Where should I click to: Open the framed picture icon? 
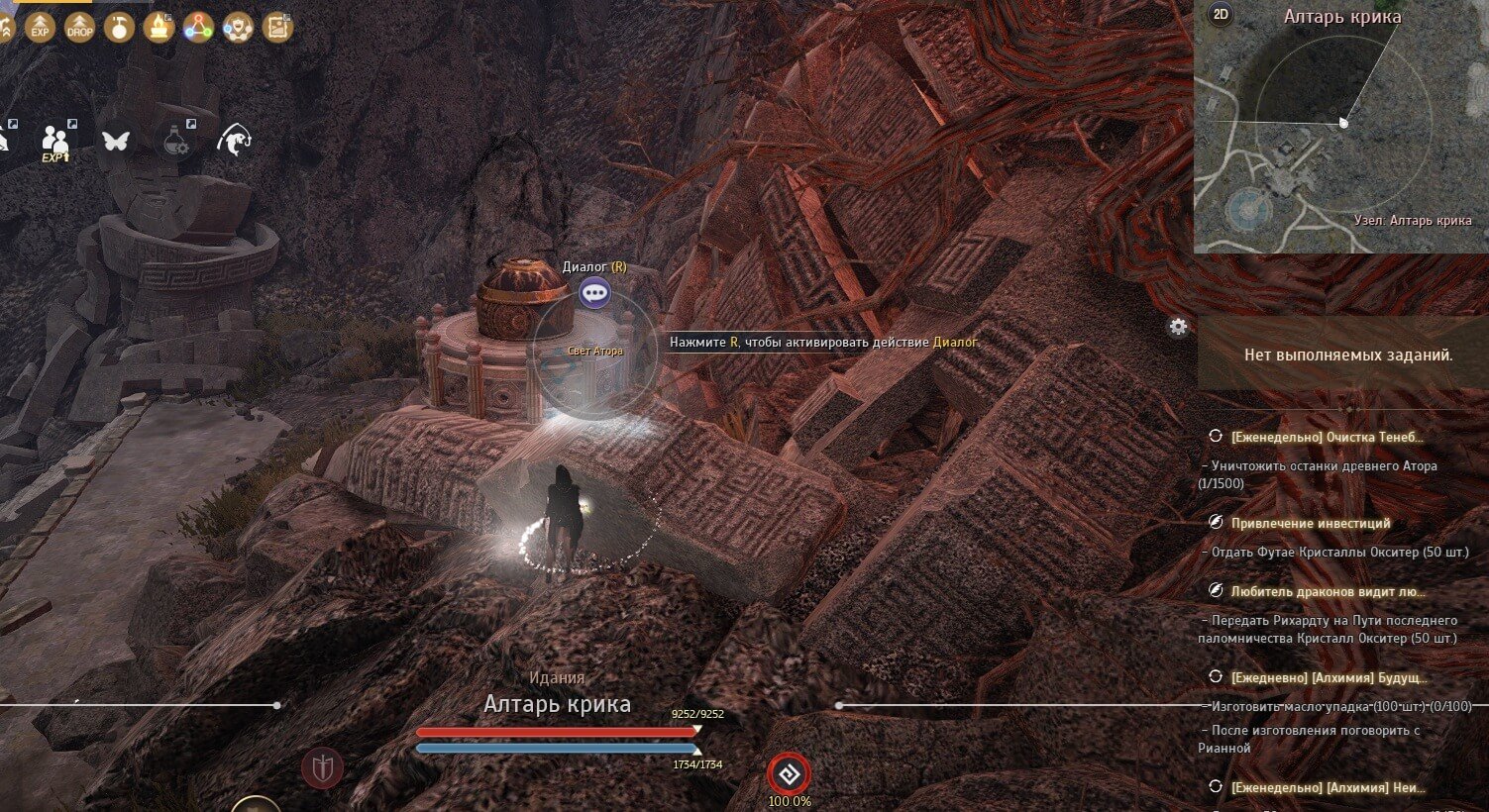(278, 28)
